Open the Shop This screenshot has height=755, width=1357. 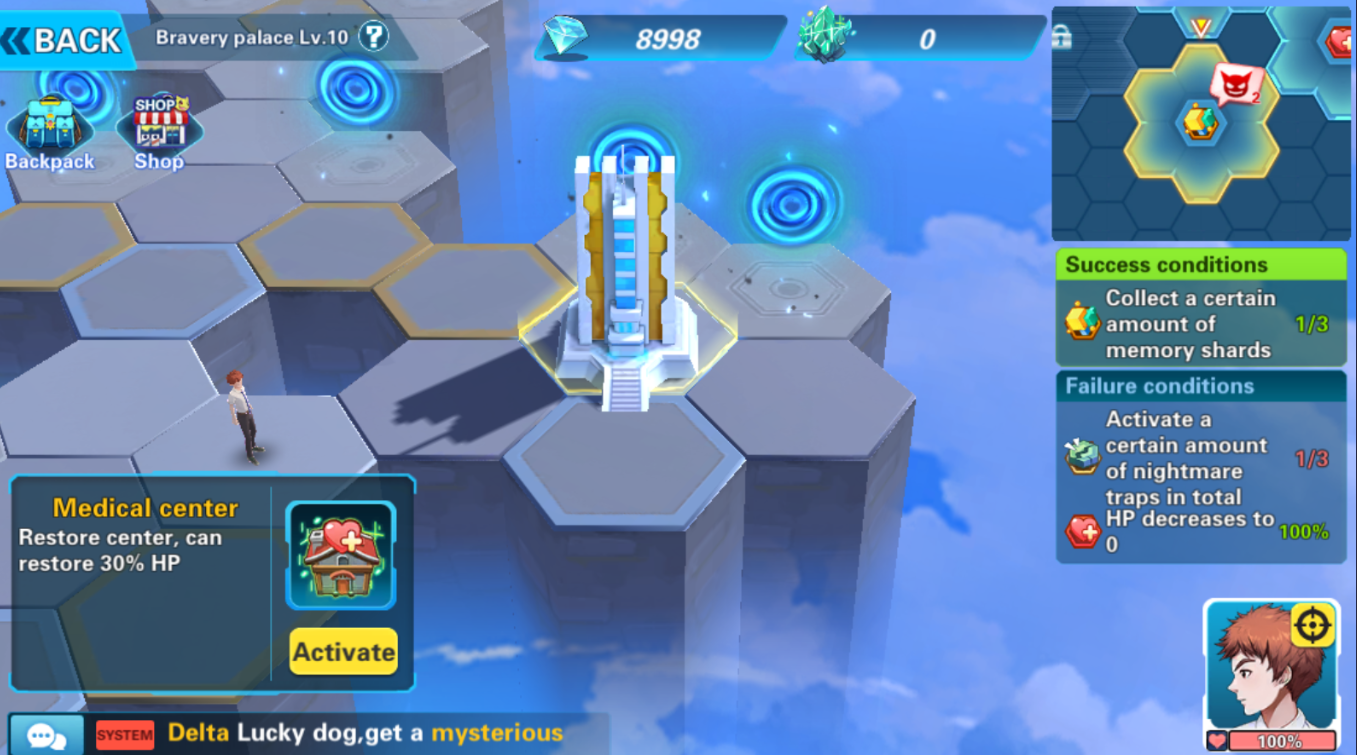160,133
